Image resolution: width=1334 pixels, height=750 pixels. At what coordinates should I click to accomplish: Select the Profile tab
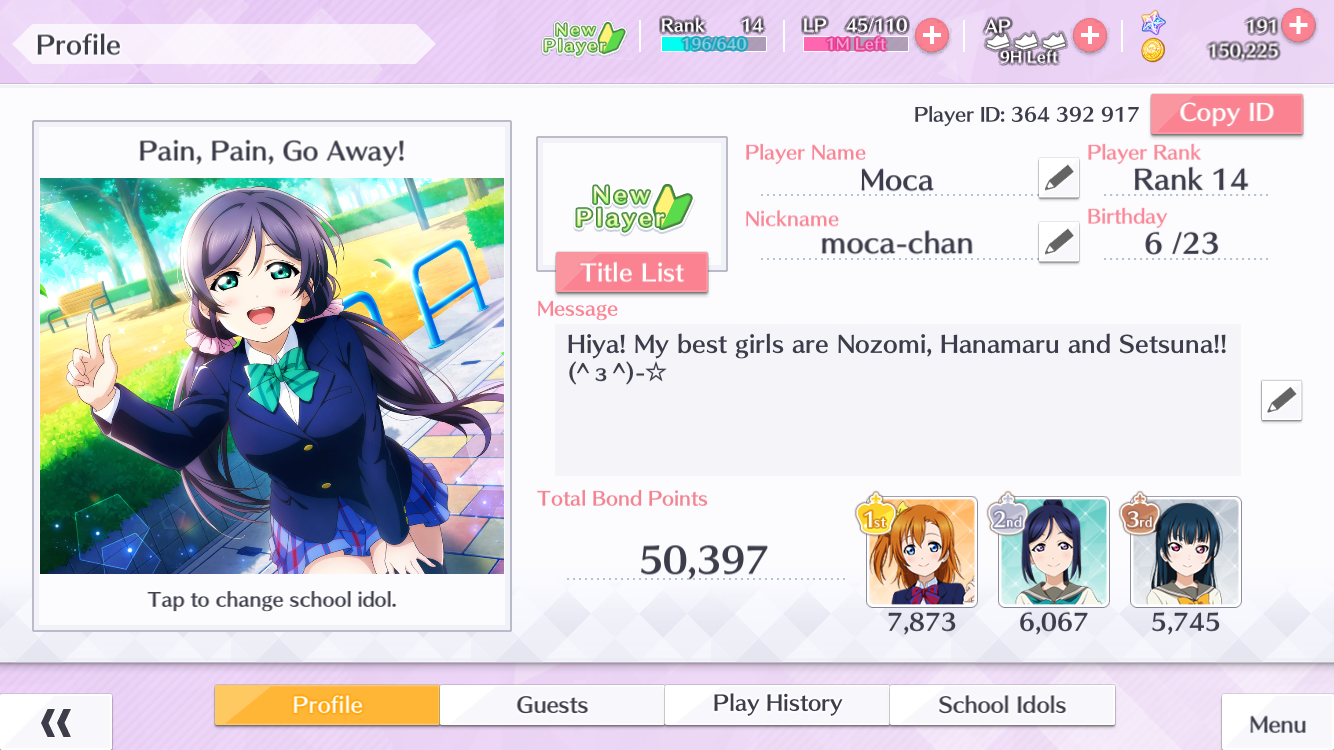[x=327, y=705]
